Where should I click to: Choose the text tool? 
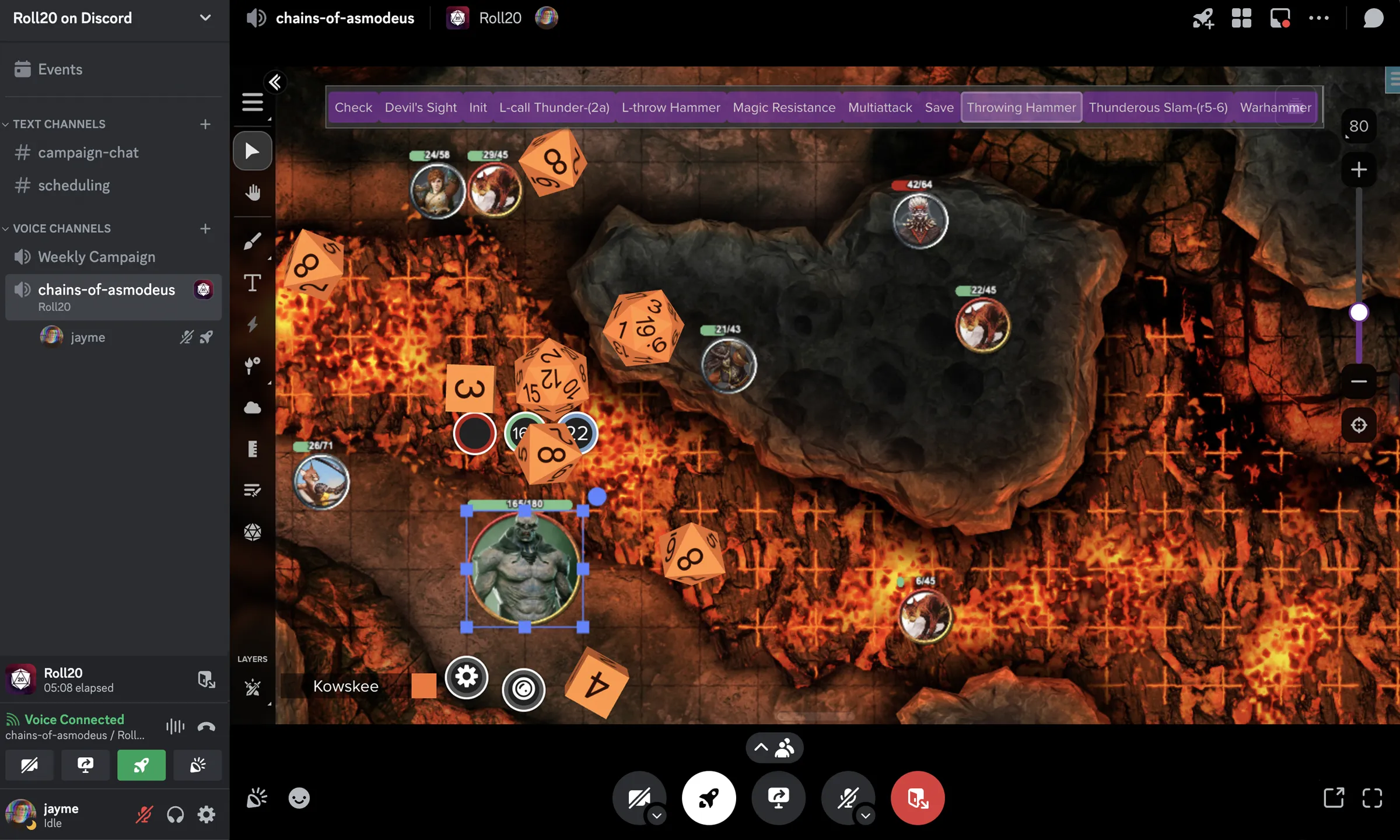[252, 283]
